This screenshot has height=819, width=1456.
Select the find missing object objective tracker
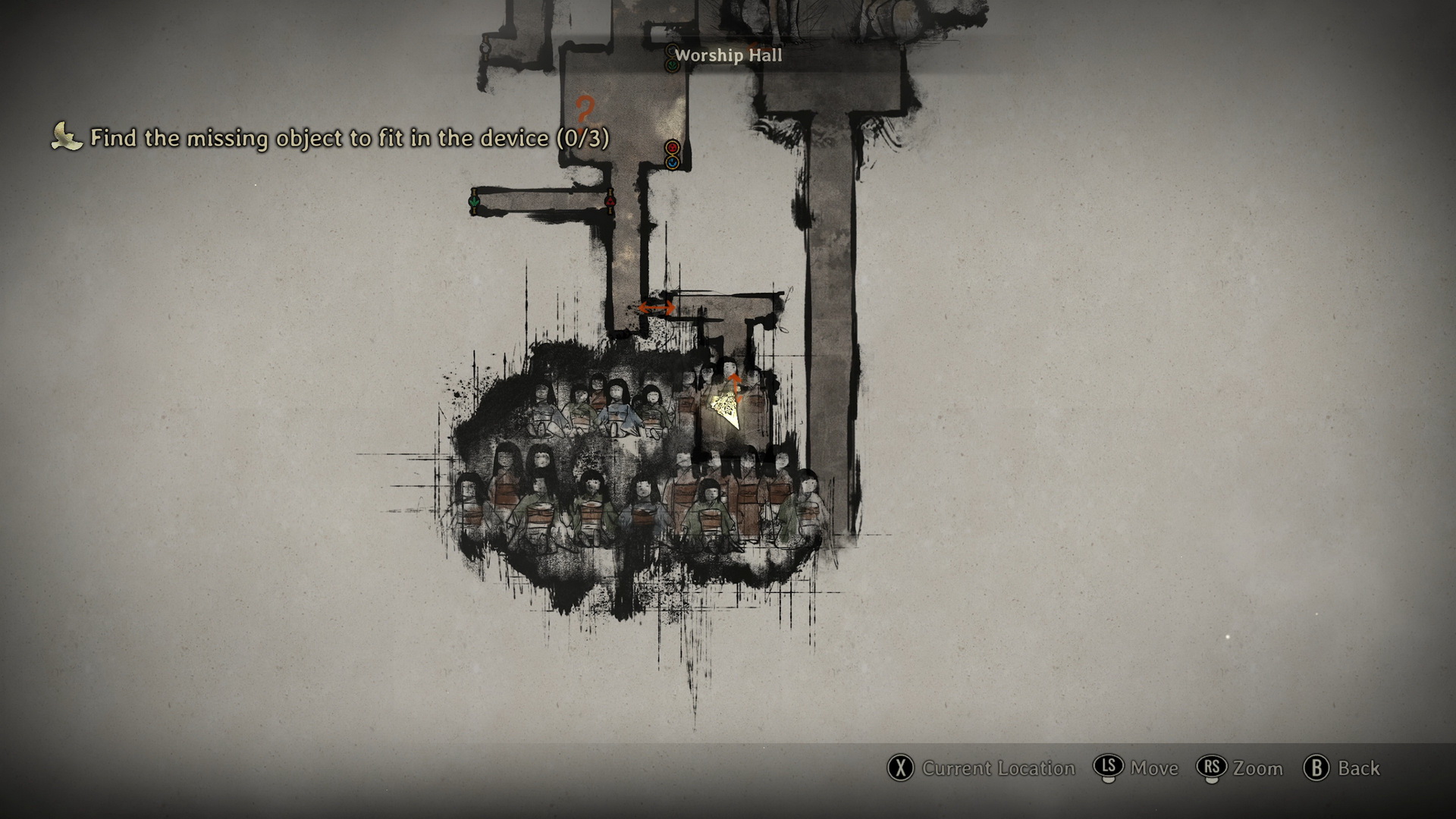pos(331,138)
